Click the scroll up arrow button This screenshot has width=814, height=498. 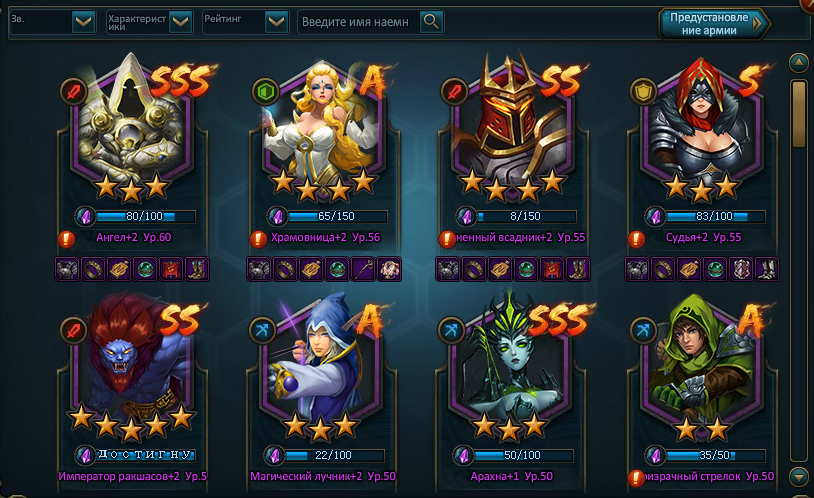[798, 62]
